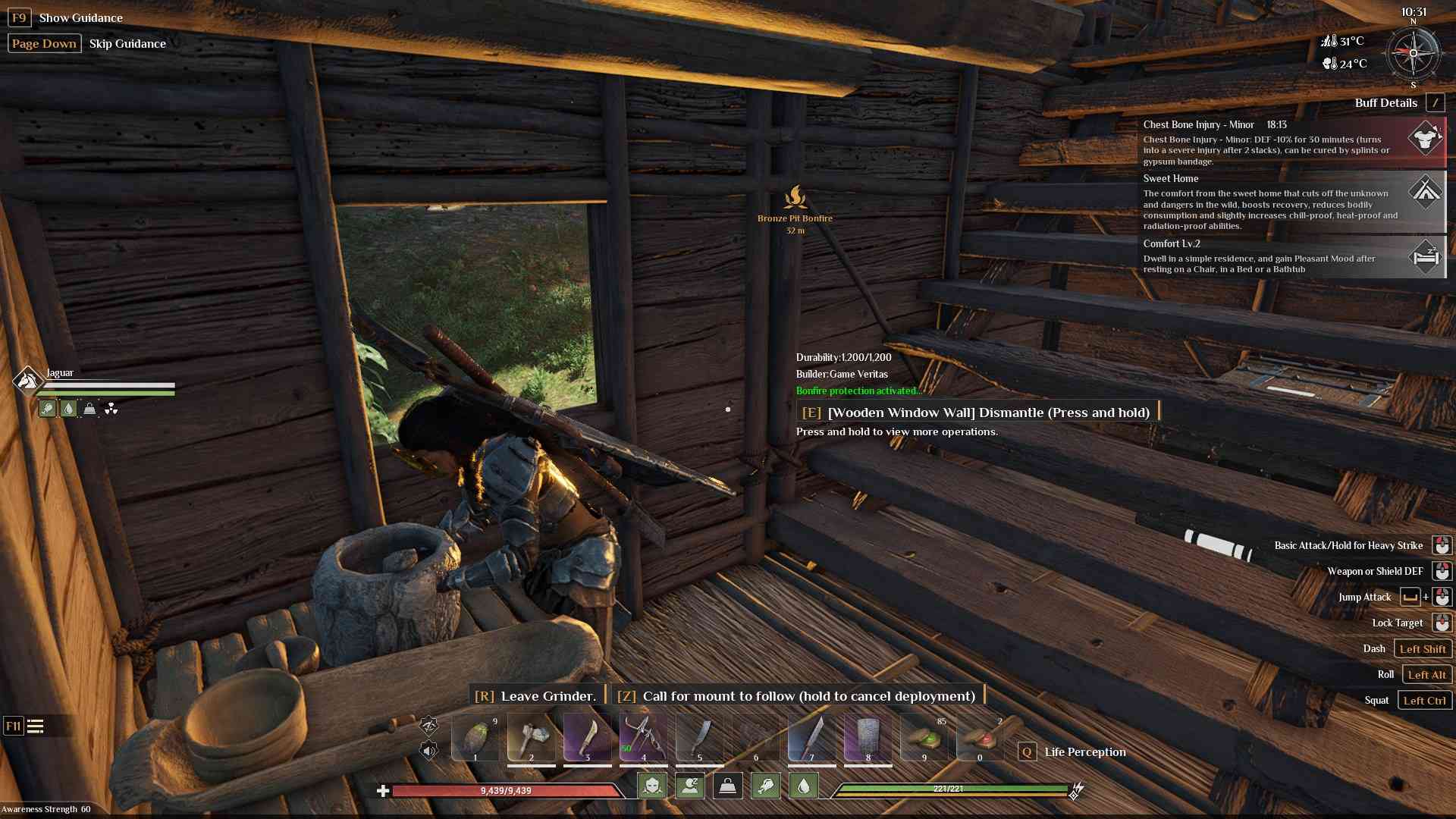Use the green food item in slot 9
The height and width of the screenshot is (819, 1456).
tap(924, 737)
